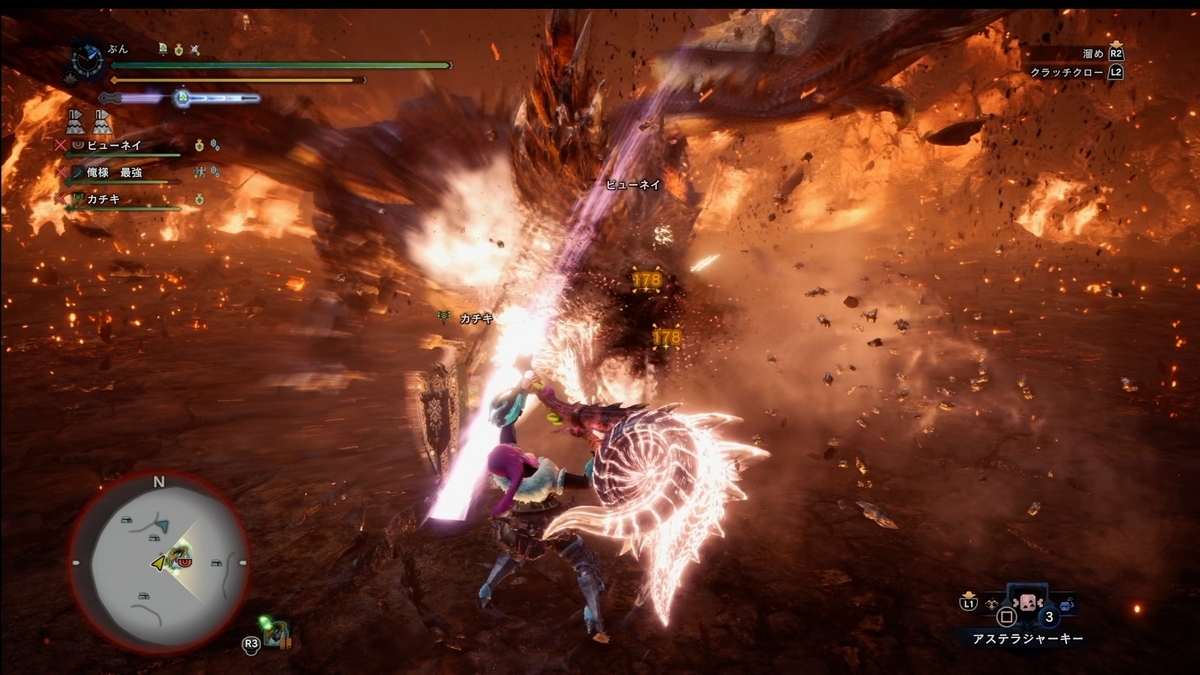This screenshot has height=675, width=1200.
Task: Click the quest timer clock icon
Action: [x=87, y=59]
